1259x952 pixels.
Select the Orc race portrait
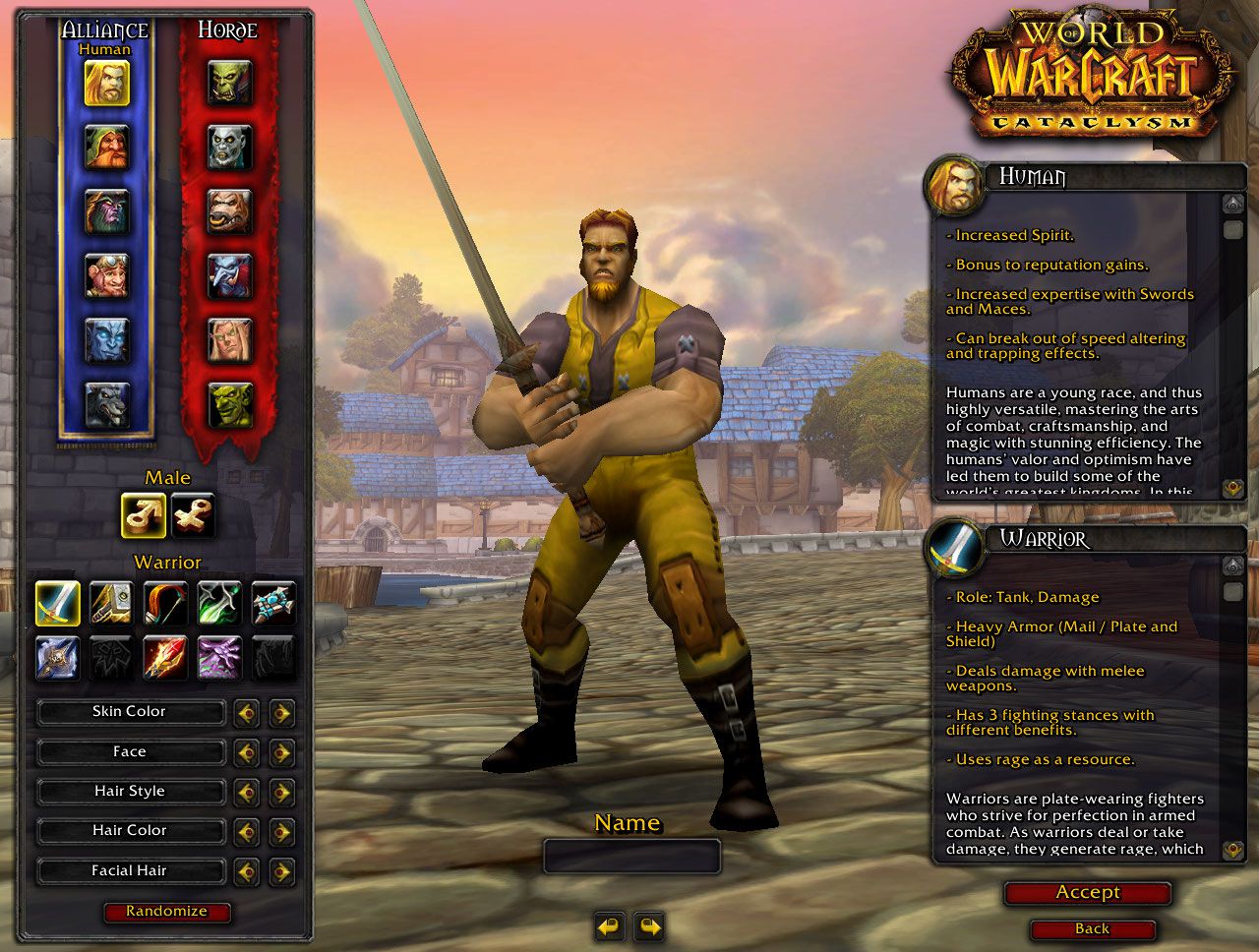(229, 84)
